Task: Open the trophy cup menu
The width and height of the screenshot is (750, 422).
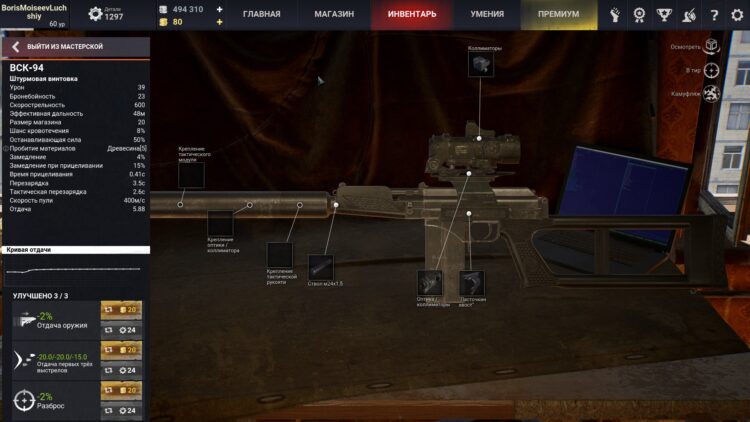Action: pyautogui.click(x=664, y=15)
